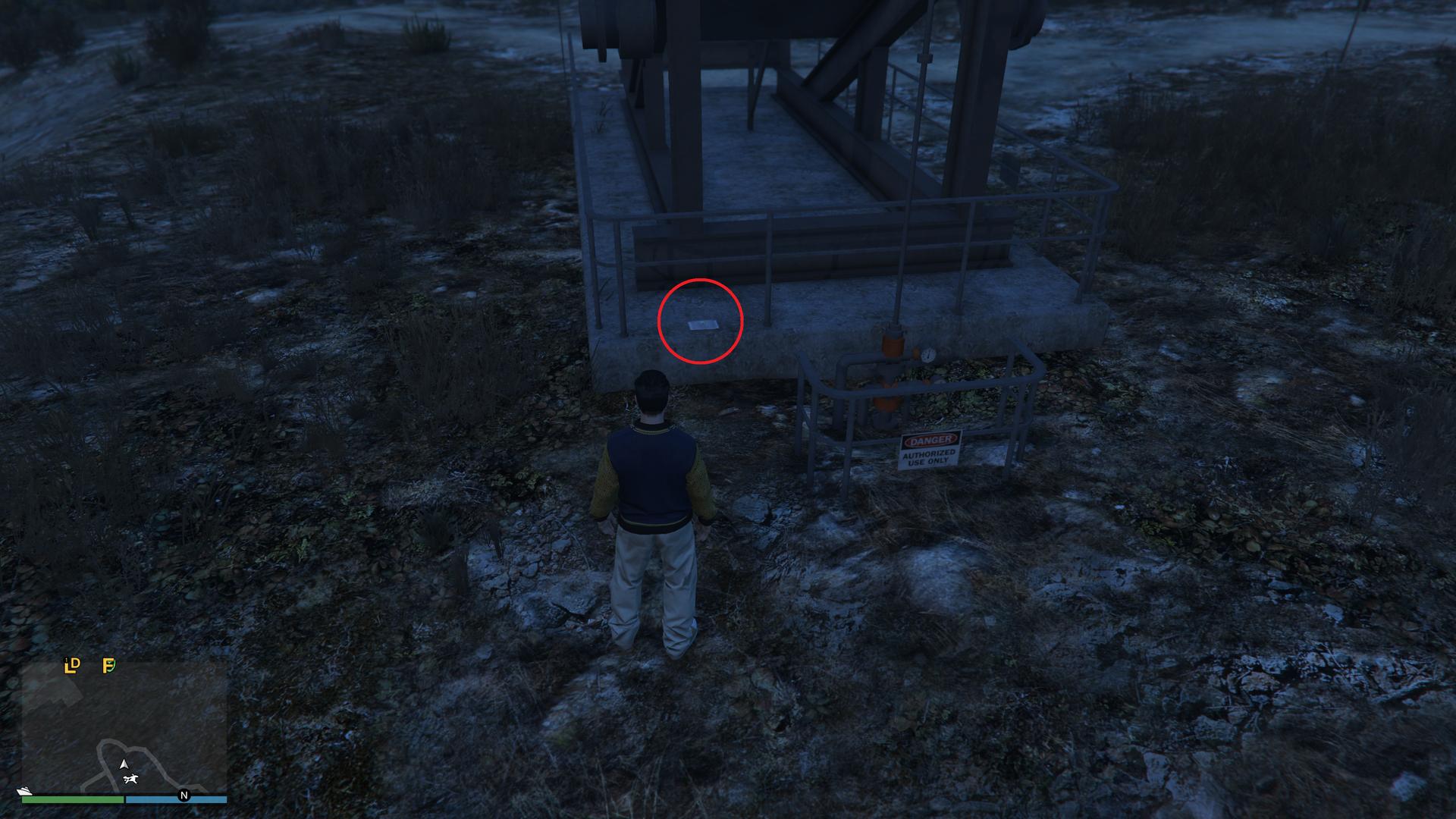The image size is (1456, 819).
Task: Click the white player arrow on minimap
Action: coord(124,764)
